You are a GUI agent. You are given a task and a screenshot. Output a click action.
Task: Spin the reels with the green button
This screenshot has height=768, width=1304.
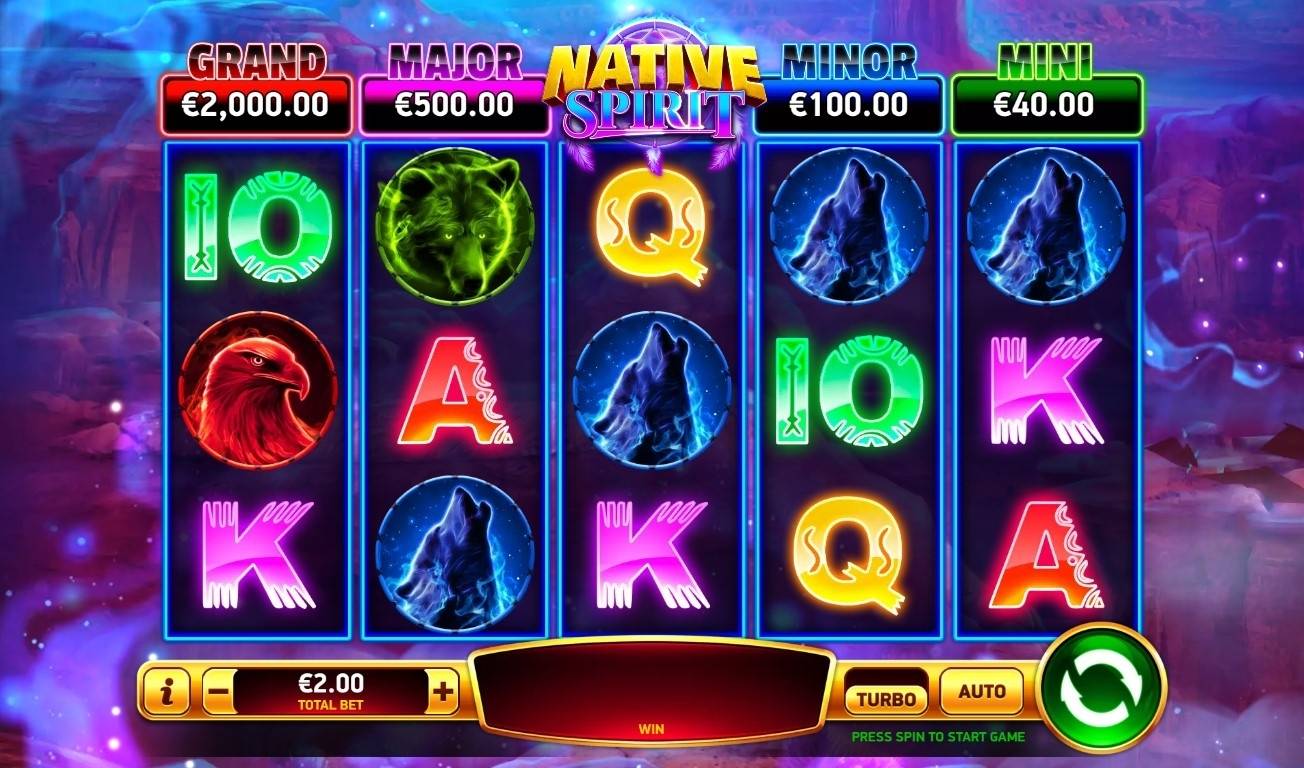pos(1101,687)
